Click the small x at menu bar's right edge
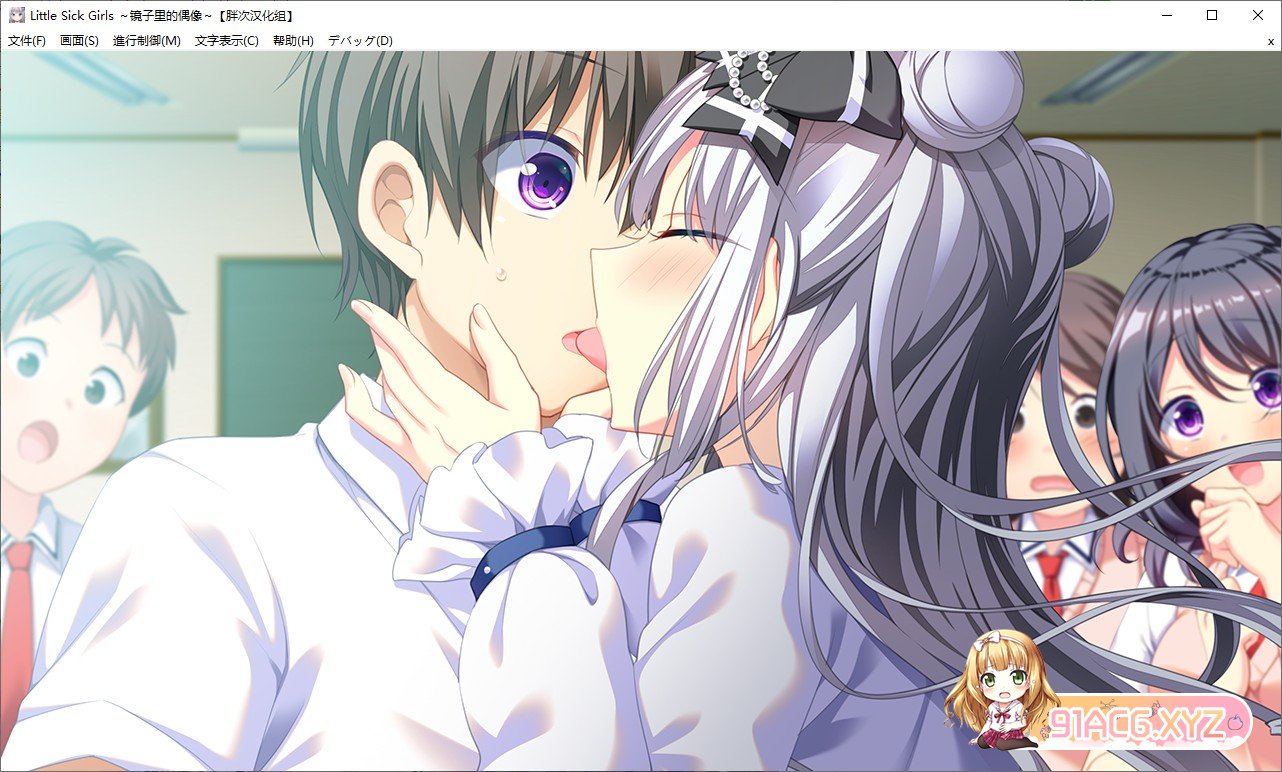Image resolution: width=1282 pixels, height=772 pixels. click(x=1272, y=40)
